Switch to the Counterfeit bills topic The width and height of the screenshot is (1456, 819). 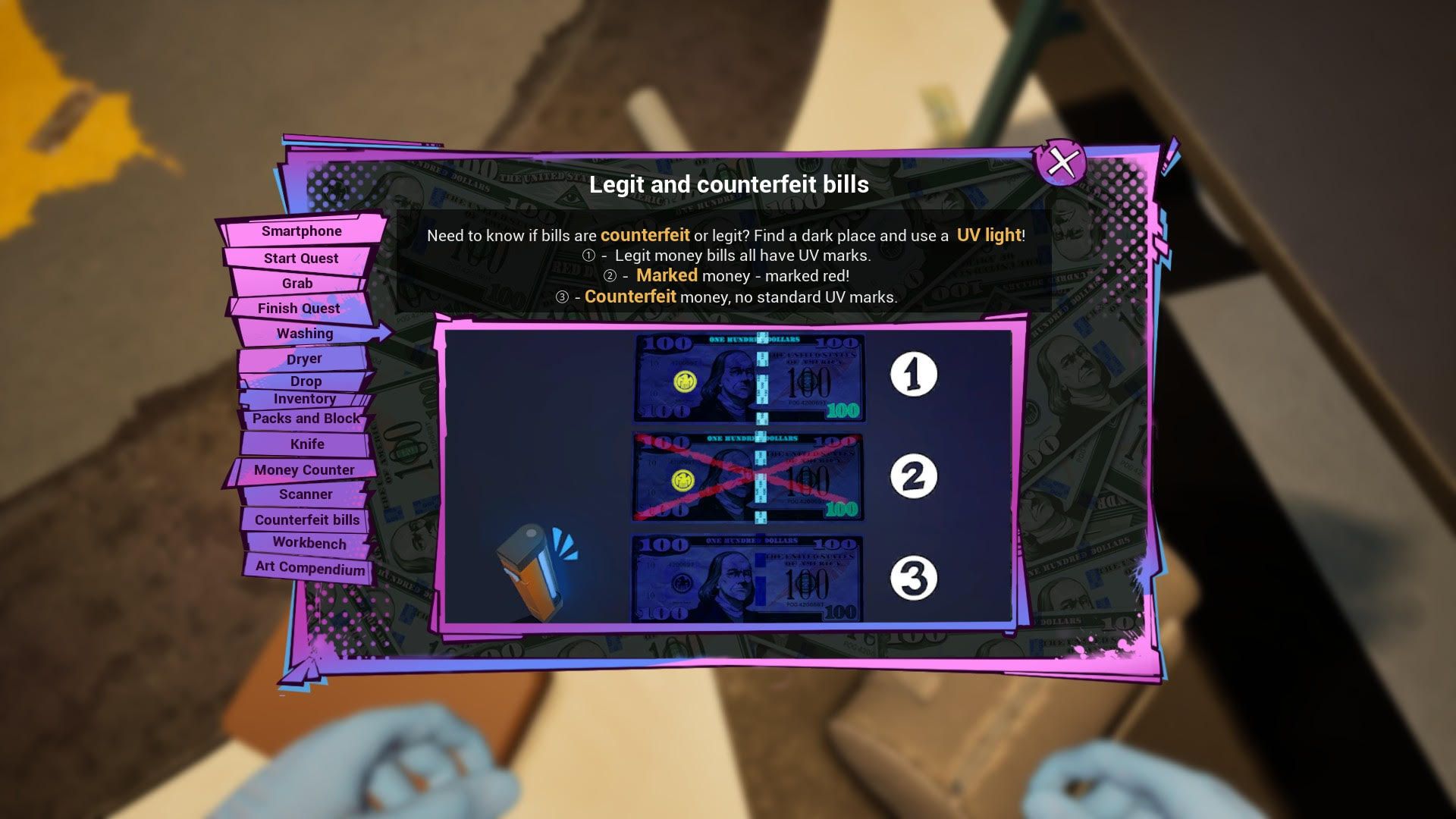pyautogui.click(x=306, y=519)
